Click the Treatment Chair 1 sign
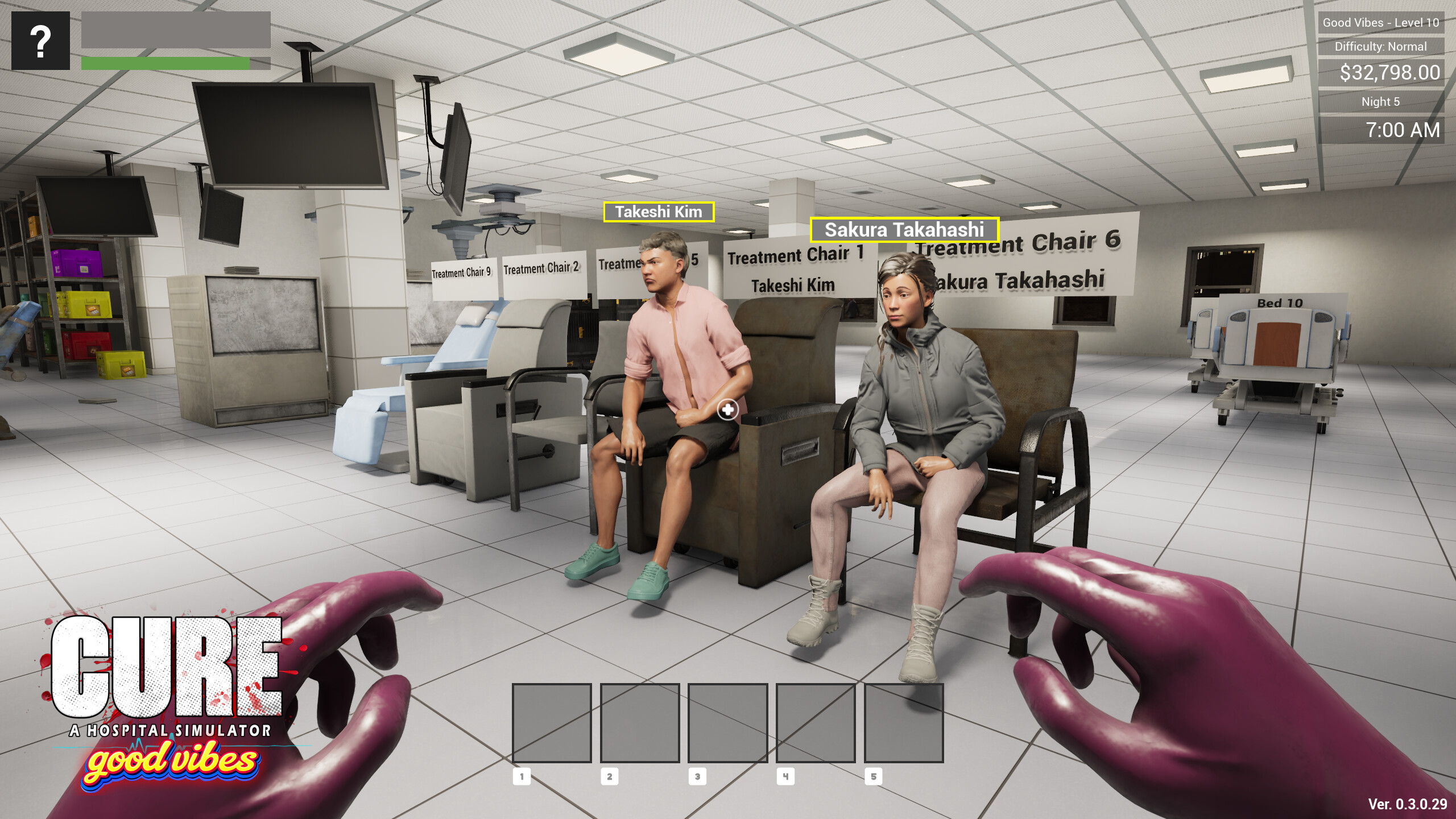Screen dimensions: 1456x819 coord(796,255)
